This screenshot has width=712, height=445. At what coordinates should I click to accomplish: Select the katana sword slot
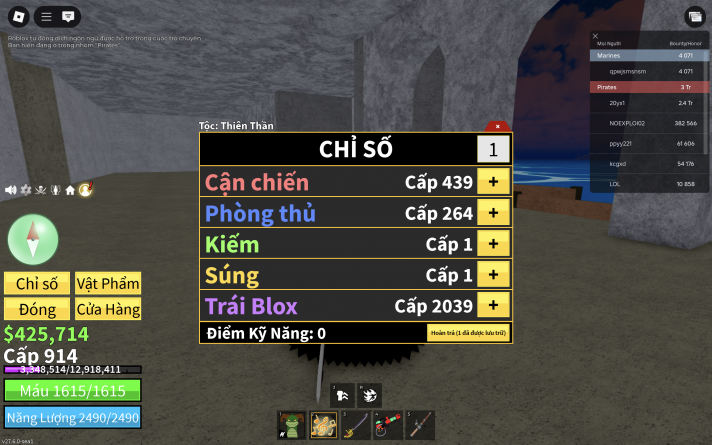pyautogui.click(x=355, y=424)
